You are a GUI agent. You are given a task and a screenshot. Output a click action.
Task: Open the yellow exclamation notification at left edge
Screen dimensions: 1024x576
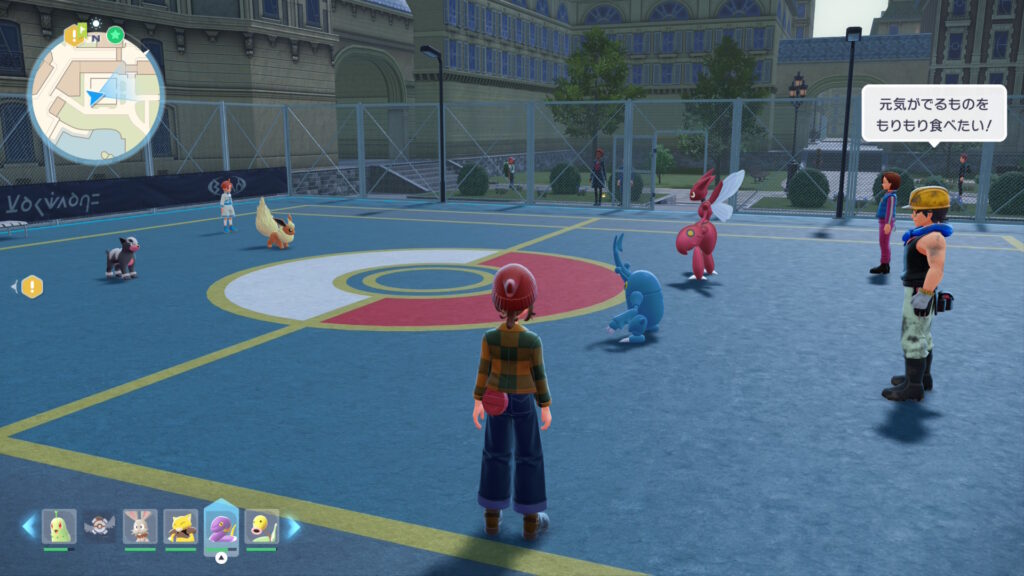pyautogui.click(x=32, y=287)
